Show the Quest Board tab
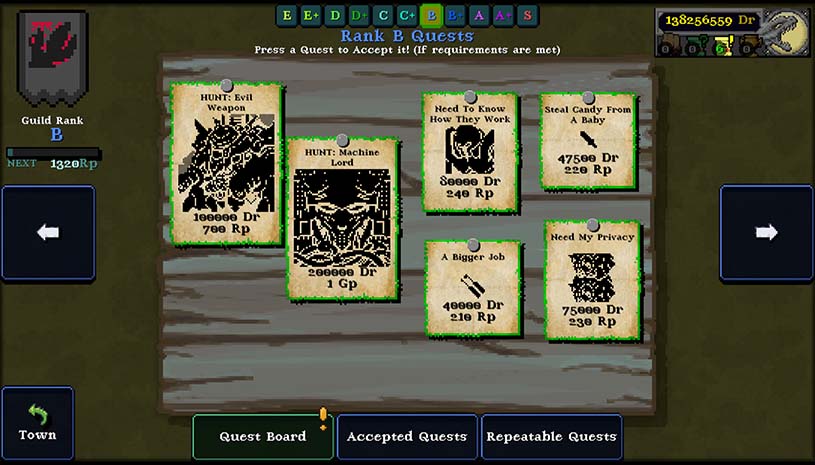The image size is (815, 465). 263,436
